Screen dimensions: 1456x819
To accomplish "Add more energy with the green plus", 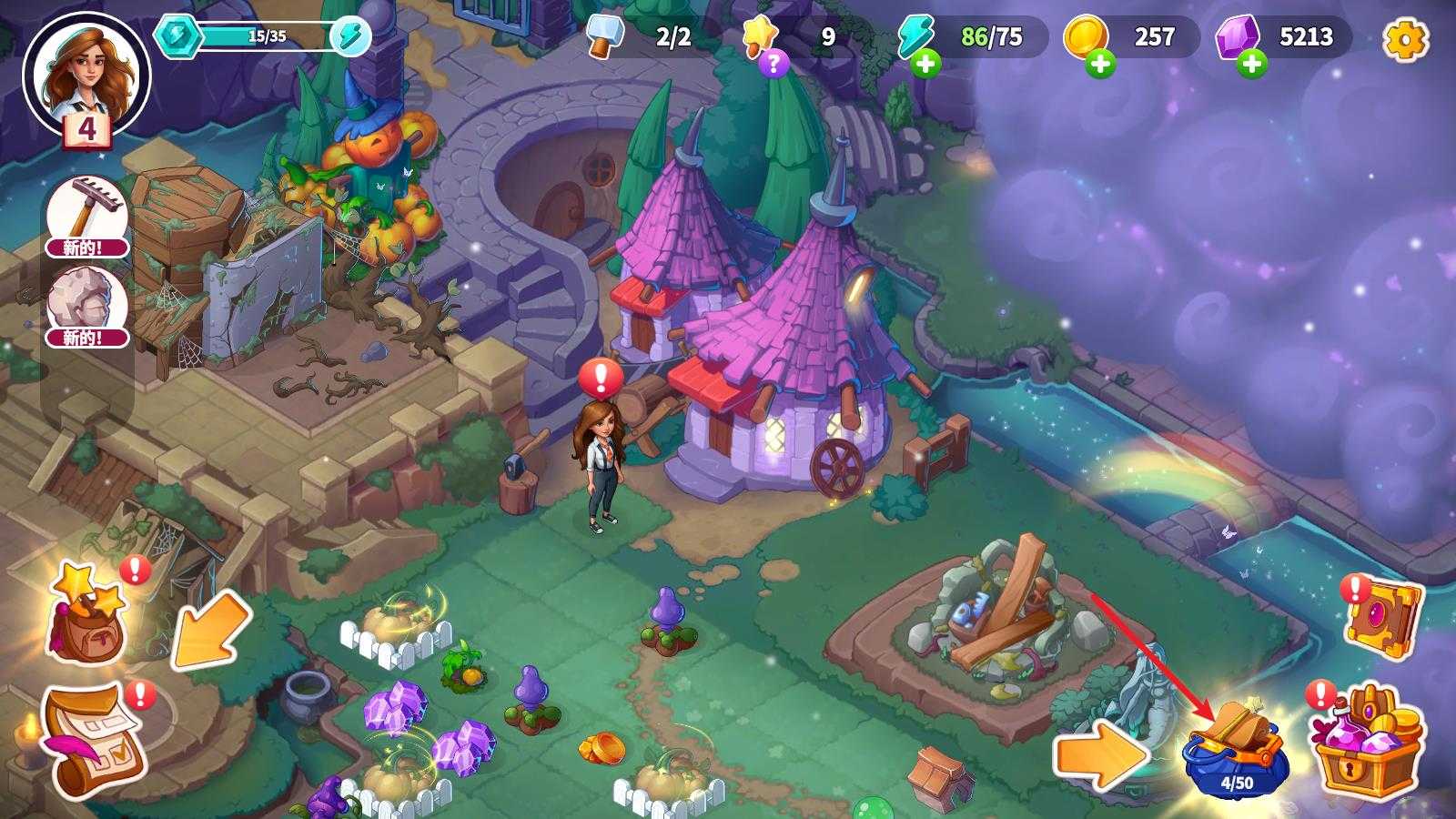I will 925,64.
